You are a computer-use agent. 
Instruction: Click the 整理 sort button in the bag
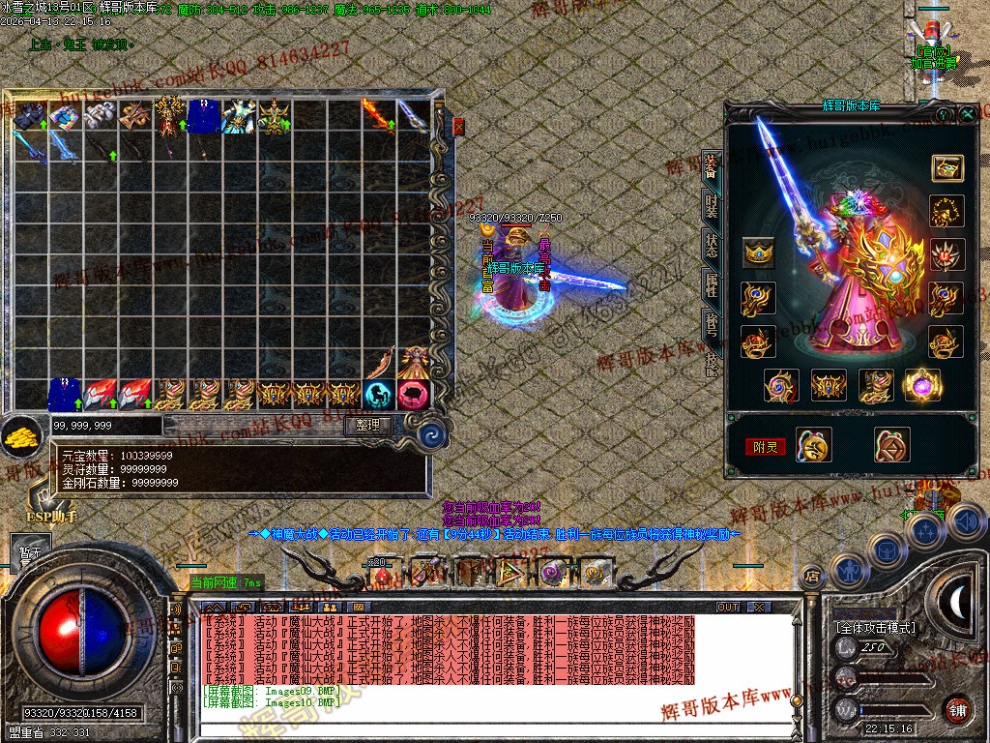click(368, 426)
